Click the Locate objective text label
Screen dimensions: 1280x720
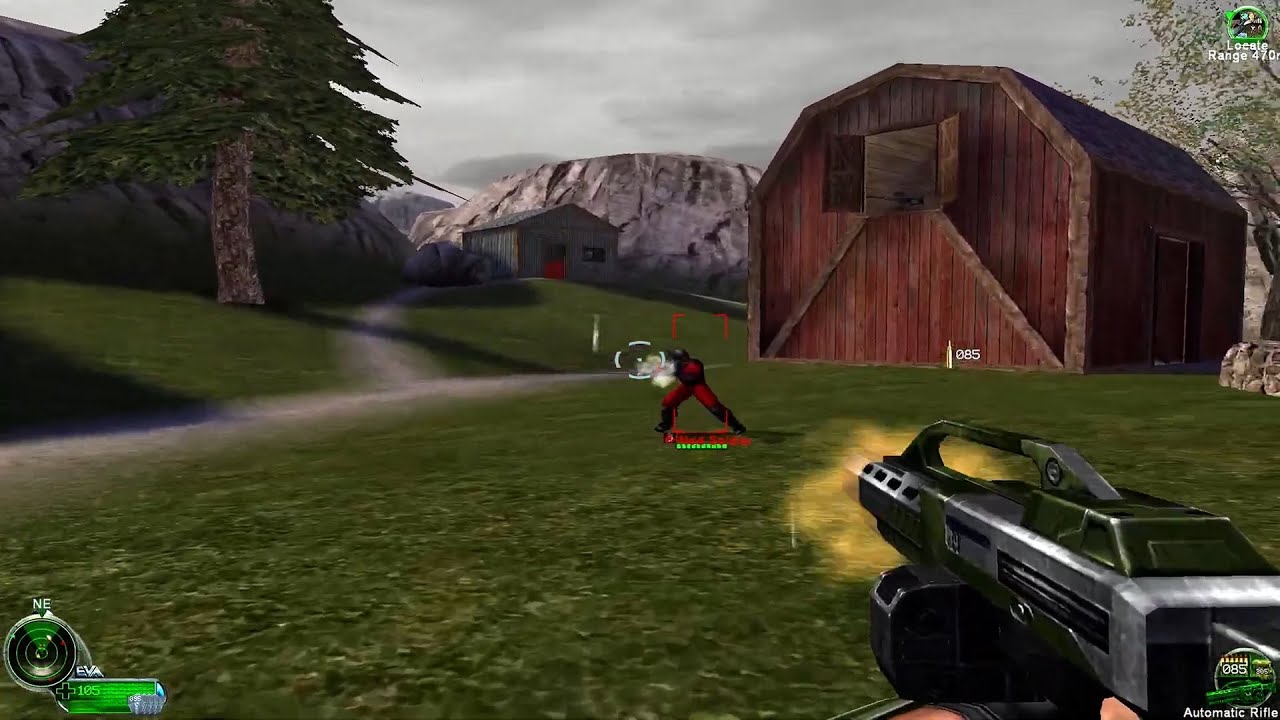pos(1248,46)
